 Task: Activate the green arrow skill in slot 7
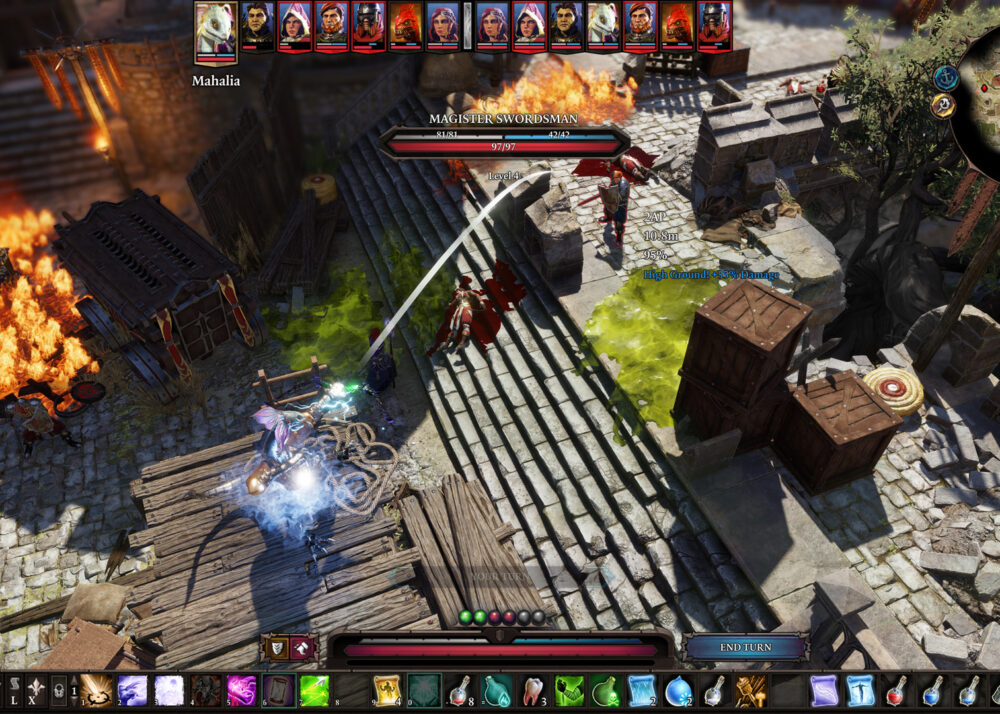(315, 690)
